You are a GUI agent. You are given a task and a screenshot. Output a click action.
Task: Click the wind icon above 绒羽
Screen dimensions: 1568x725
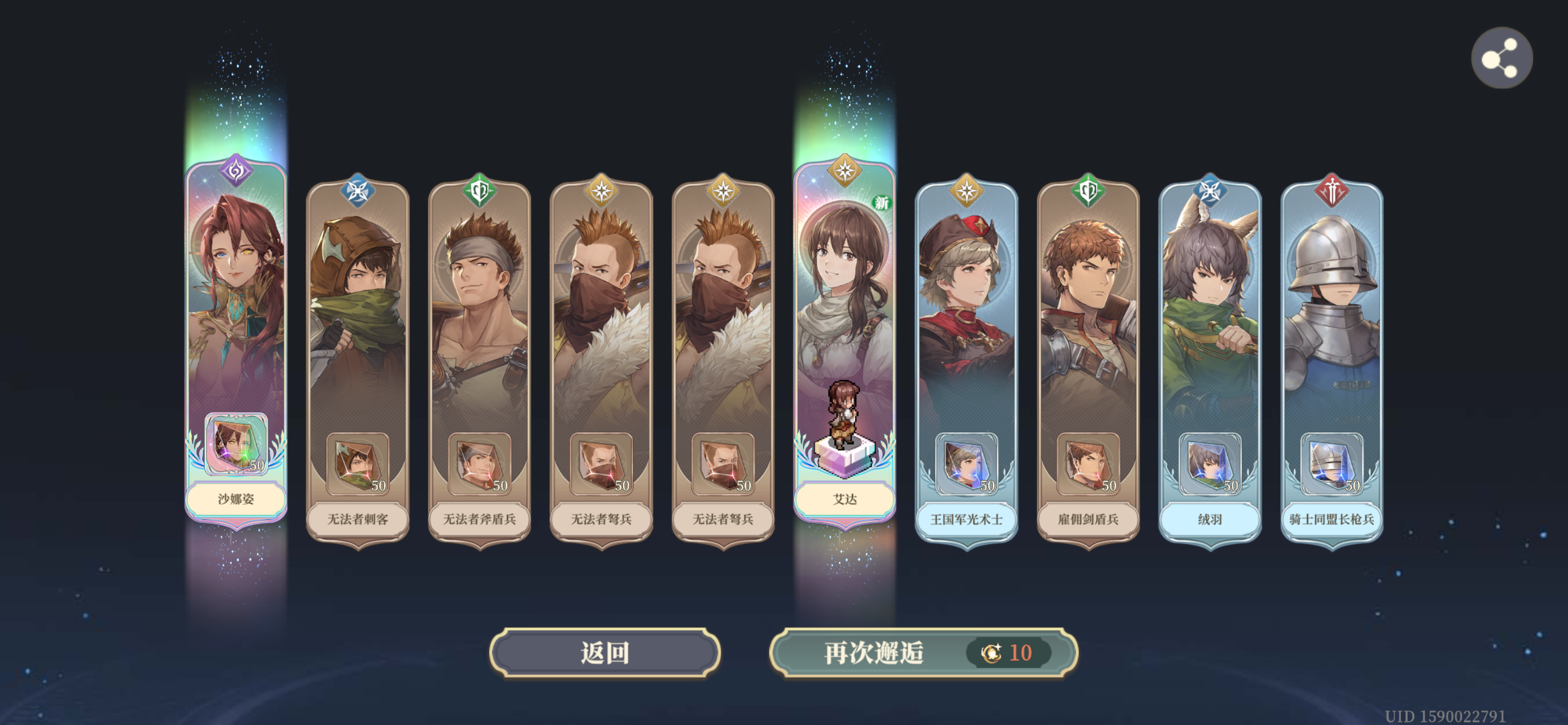(1210, 191)
